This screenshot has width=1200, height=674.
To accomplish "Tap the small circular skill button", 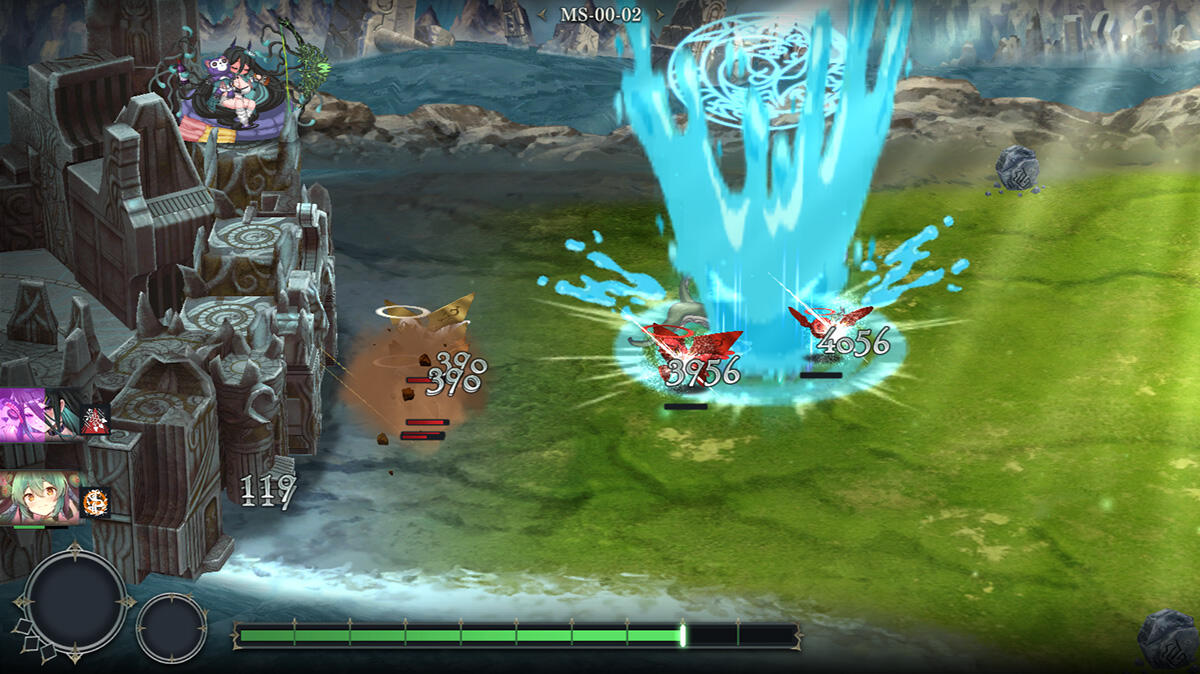I will point(171,627).
